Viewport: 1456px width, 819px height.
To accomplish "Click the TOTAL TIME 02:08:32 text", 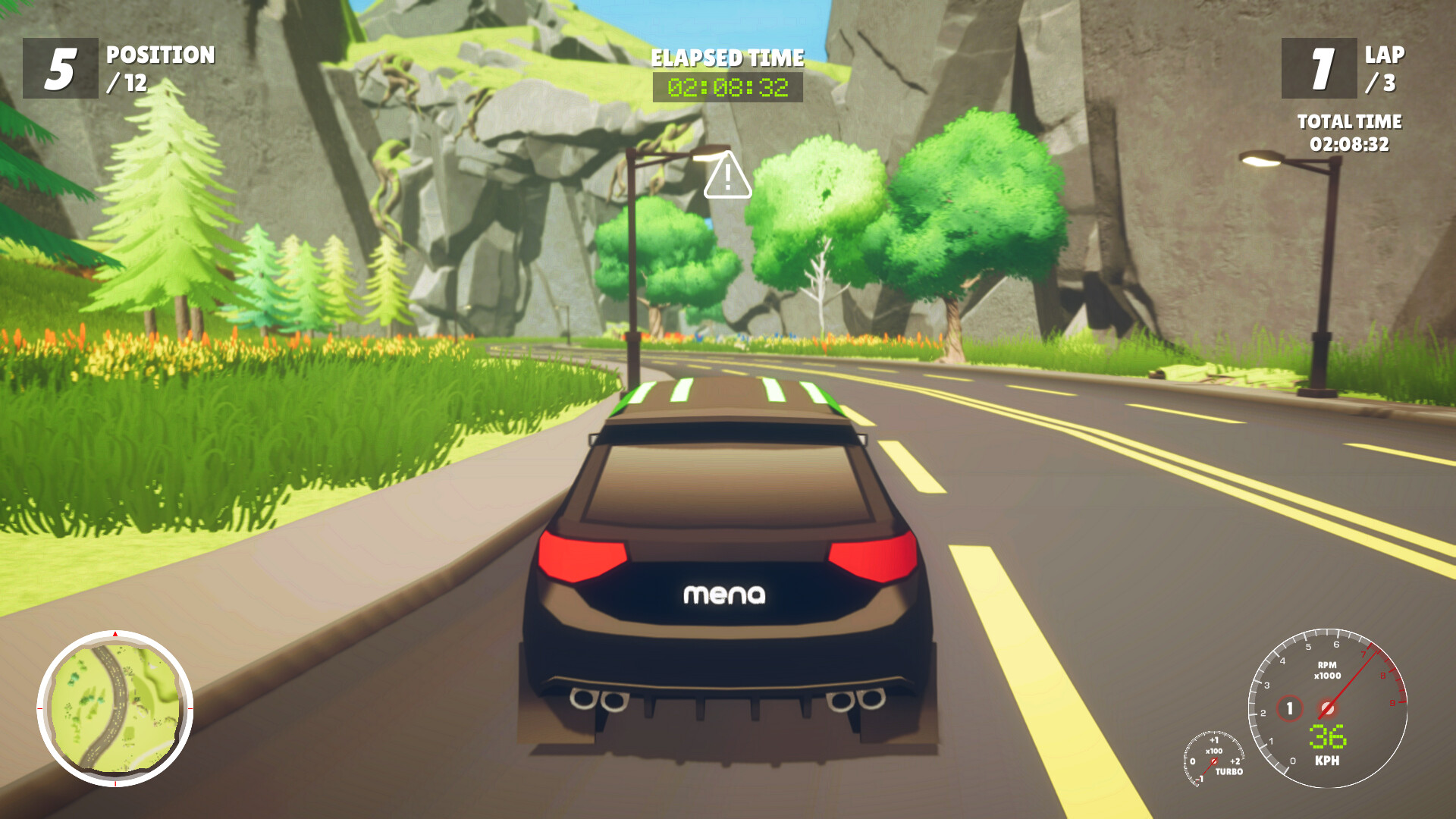I will (1350, 141).
